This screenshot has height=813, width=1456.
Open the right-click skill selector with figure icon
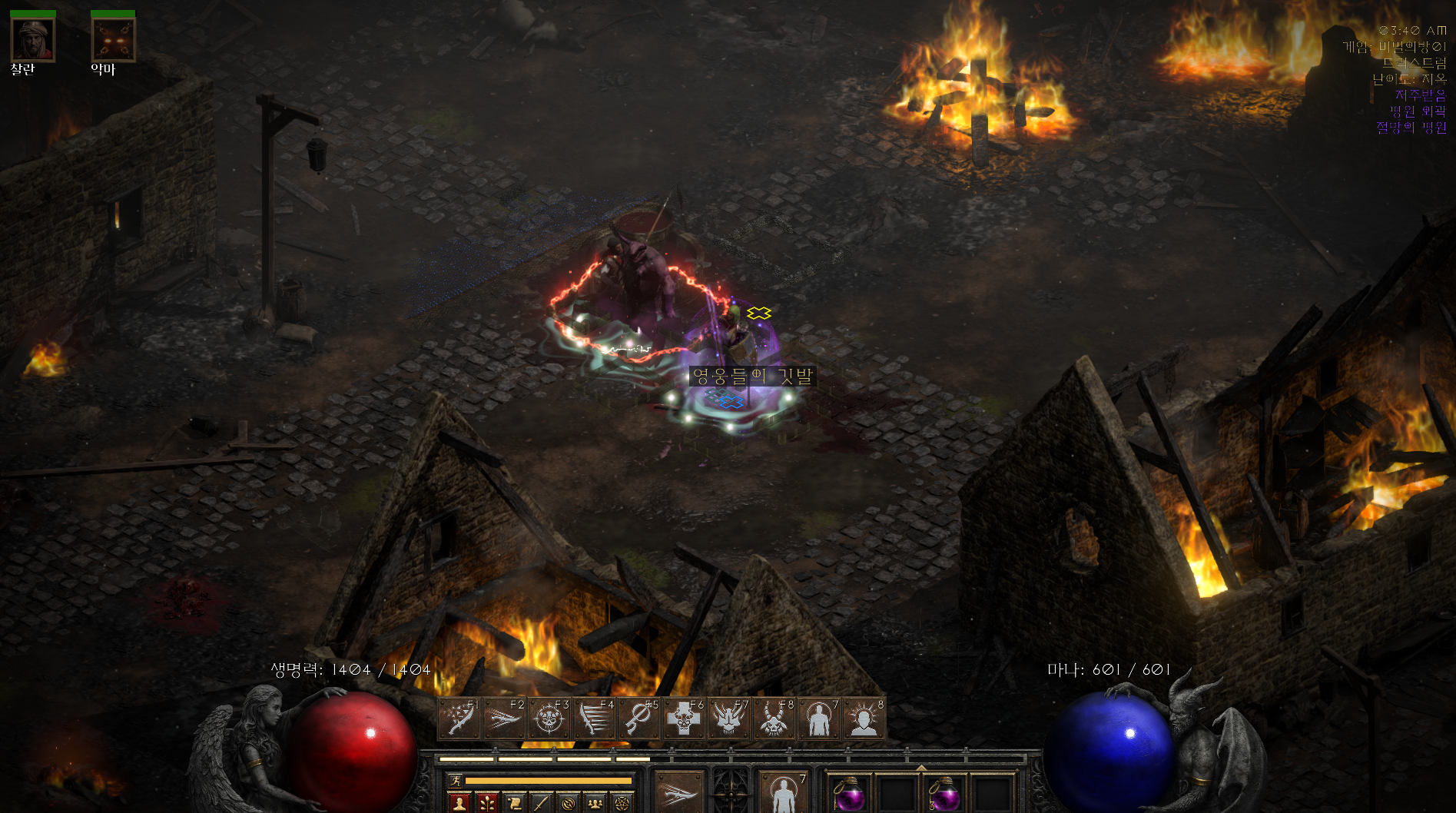tap(784, 793)
